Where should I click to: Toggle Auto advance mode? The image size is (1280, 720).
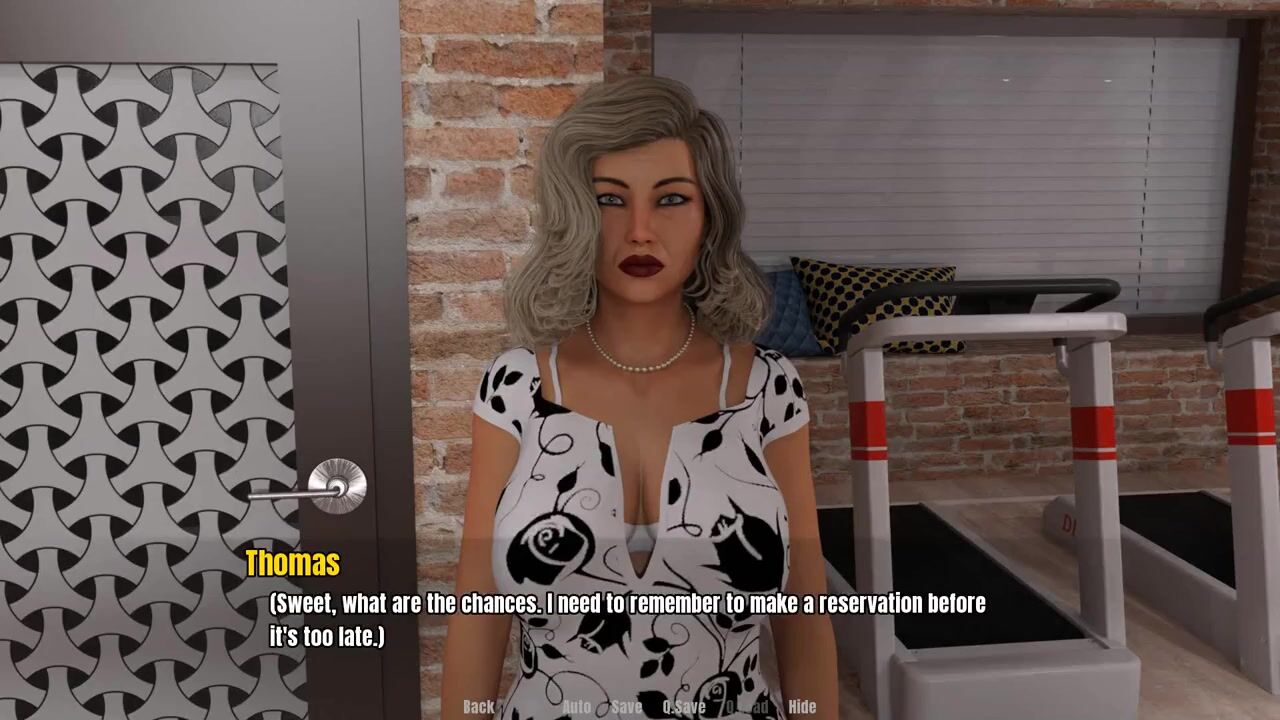point(576,706)
